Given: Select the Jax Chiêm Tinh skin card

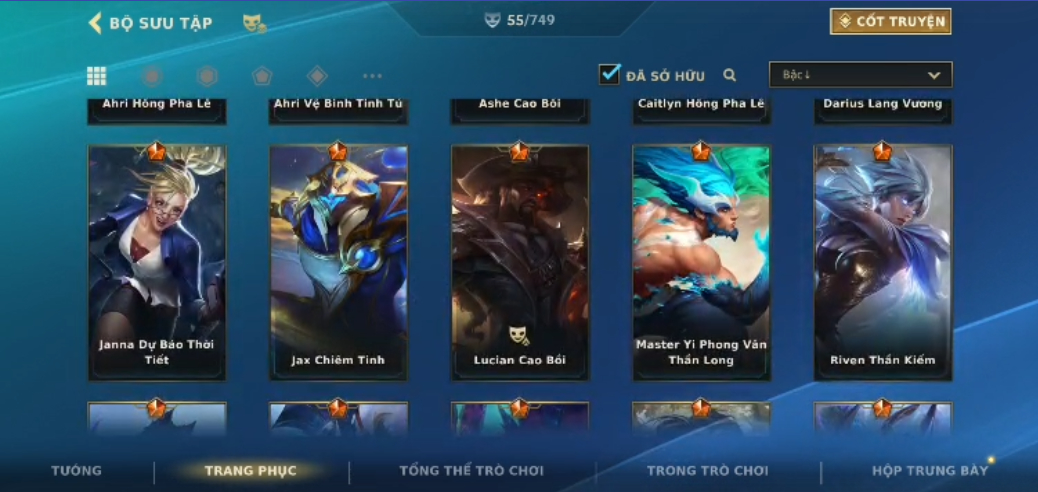Looking at the screenshot, I should (x=338, y=262).
